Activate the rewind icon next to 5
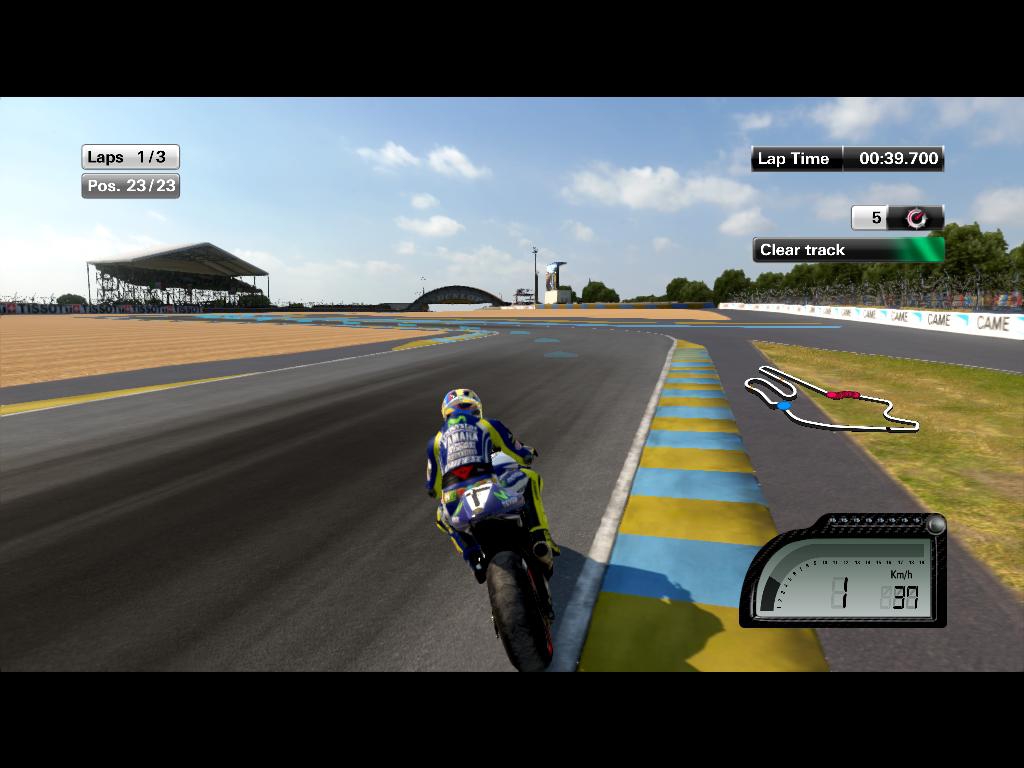This screenshot has height=768, width=1024. tap(916, 218)
